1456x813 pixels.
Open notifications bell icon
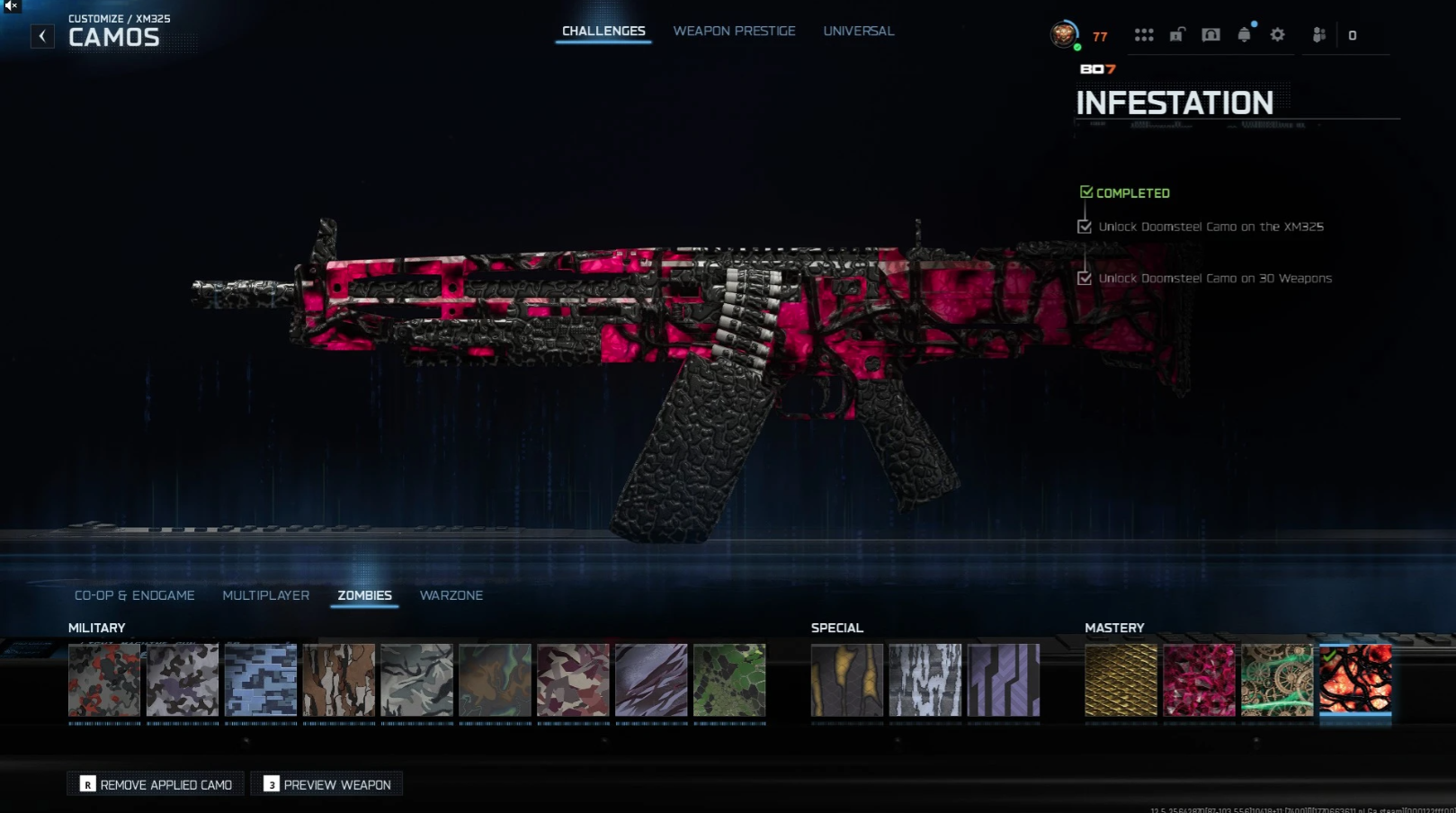tap(1244, 35)
